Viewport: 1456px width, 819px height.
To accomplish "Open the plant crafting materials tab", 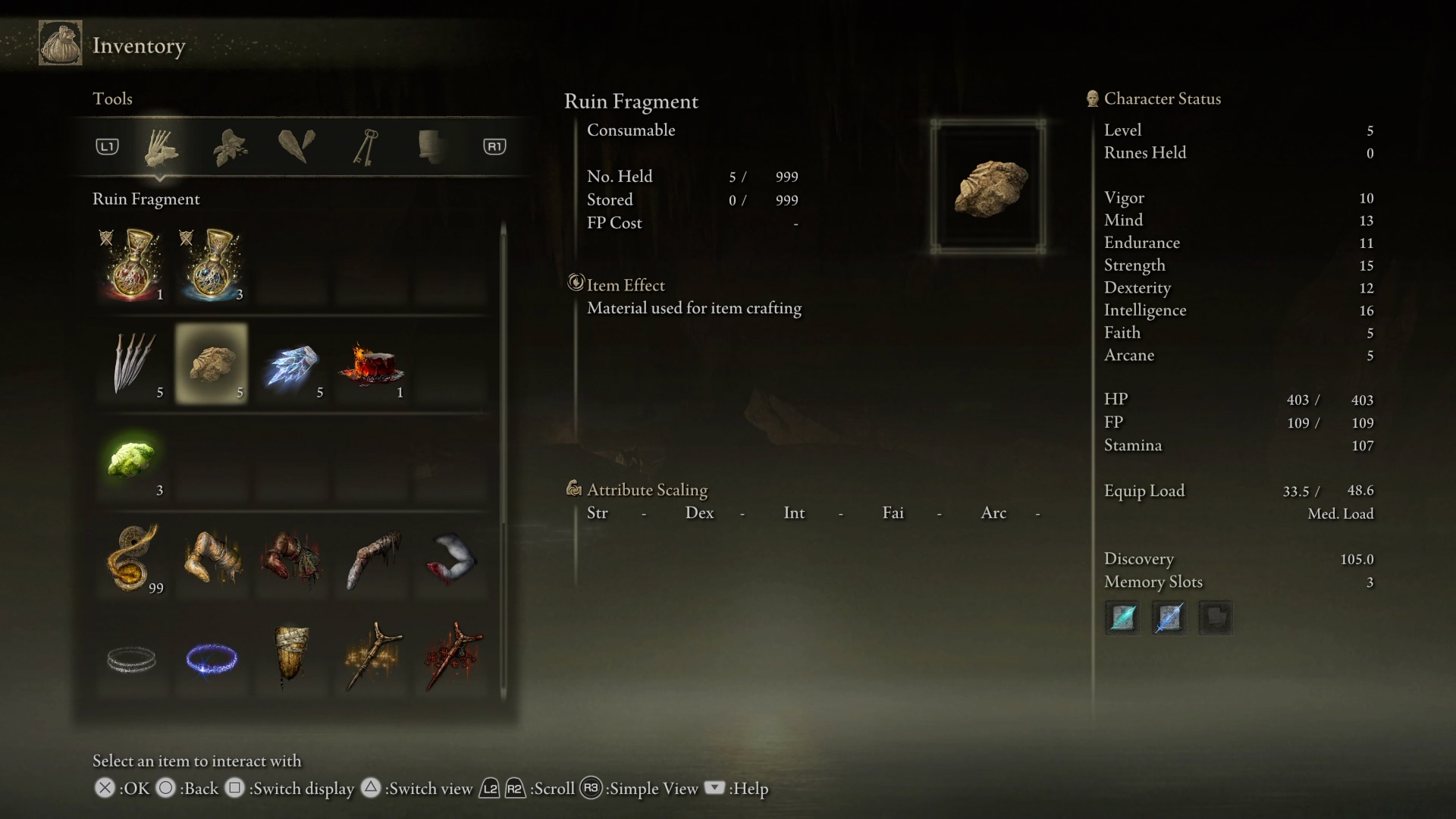I will (x=229, y=146).
